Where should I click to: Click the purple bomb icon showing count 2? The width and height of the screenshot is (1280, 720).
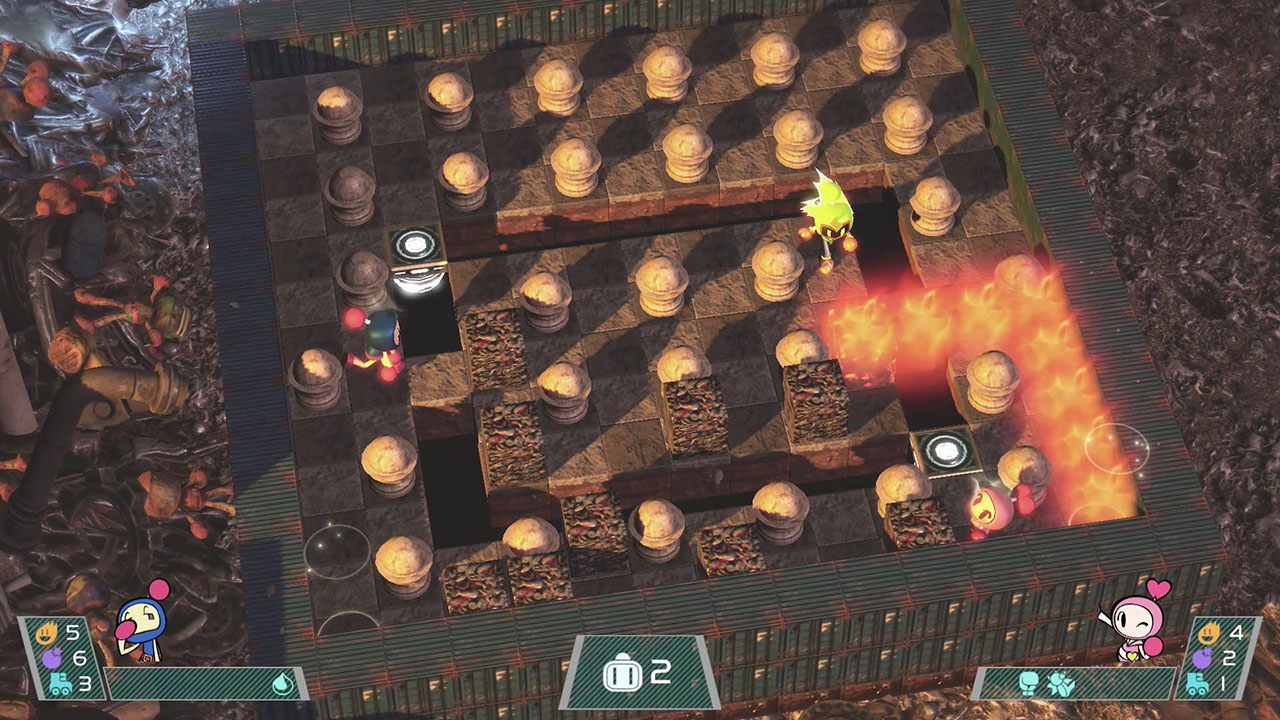click(x=1203, y=658)
